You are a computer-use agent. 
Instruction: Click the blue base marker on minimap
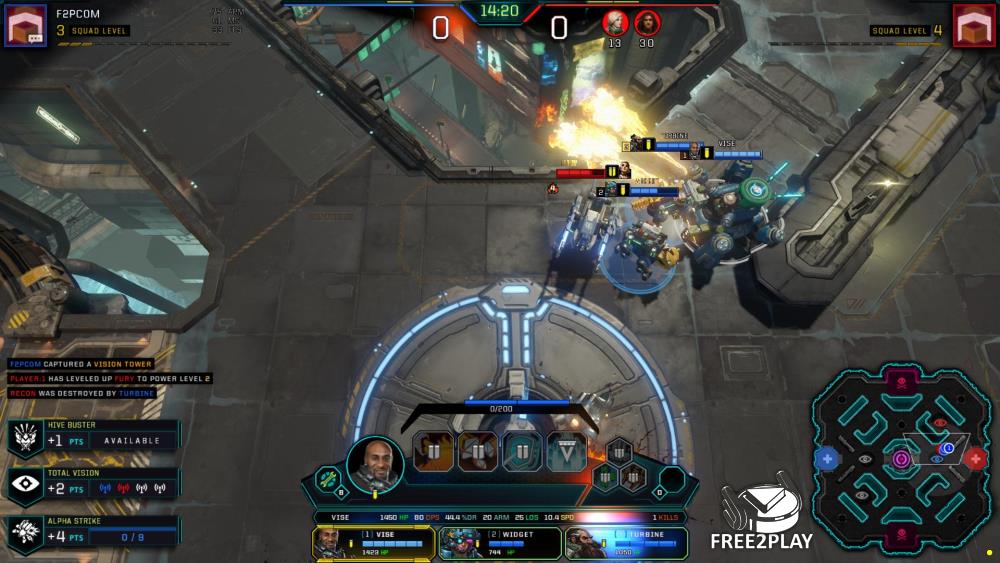827,459
